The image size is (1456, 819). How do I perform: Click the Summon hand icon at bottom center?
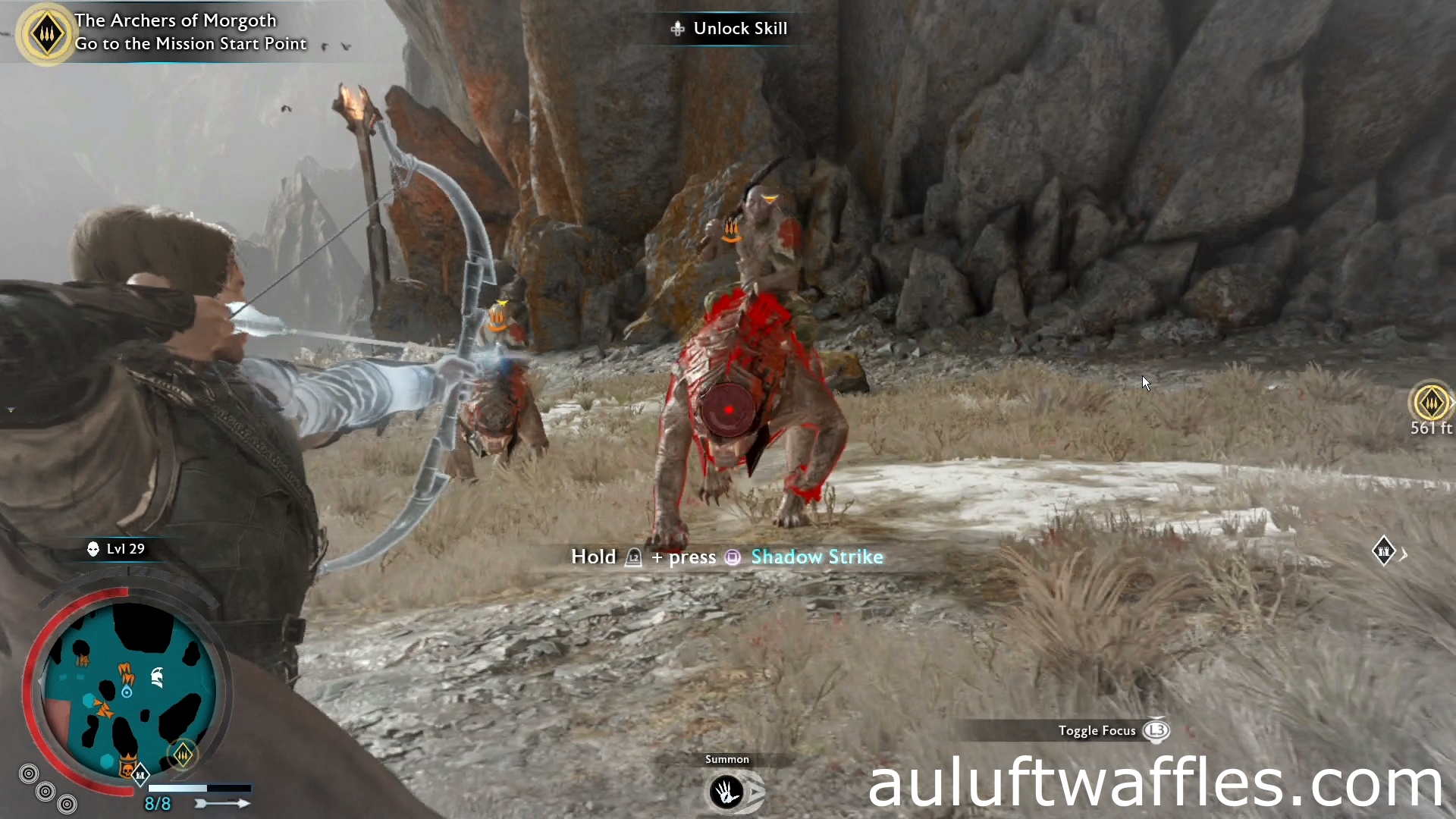726,791
